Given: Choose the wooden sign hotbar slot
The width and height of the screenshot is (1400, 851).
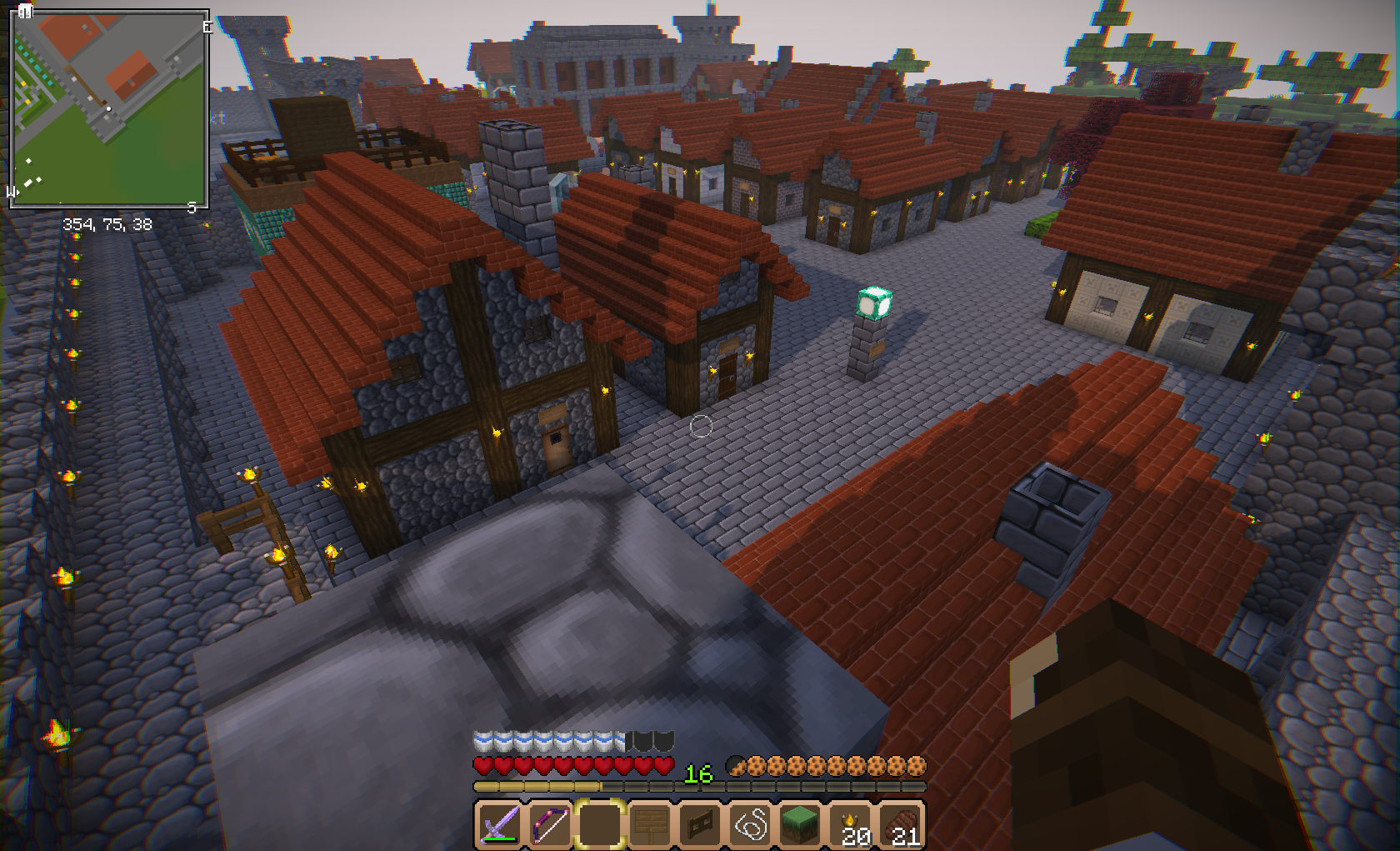Looking at the screenshot, I should 650,824.
